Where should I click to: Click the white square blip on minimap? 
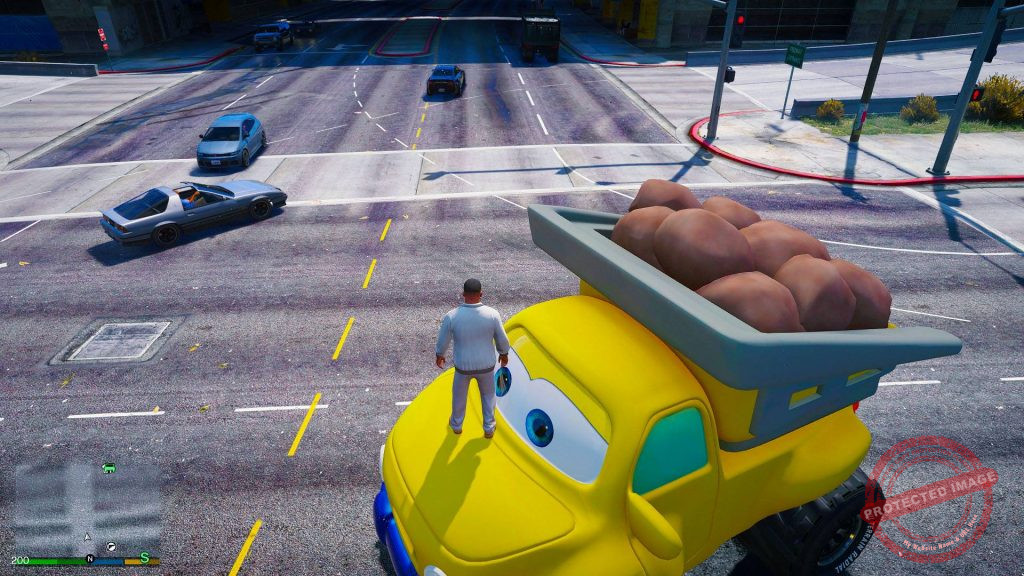(x=111, y=546)
